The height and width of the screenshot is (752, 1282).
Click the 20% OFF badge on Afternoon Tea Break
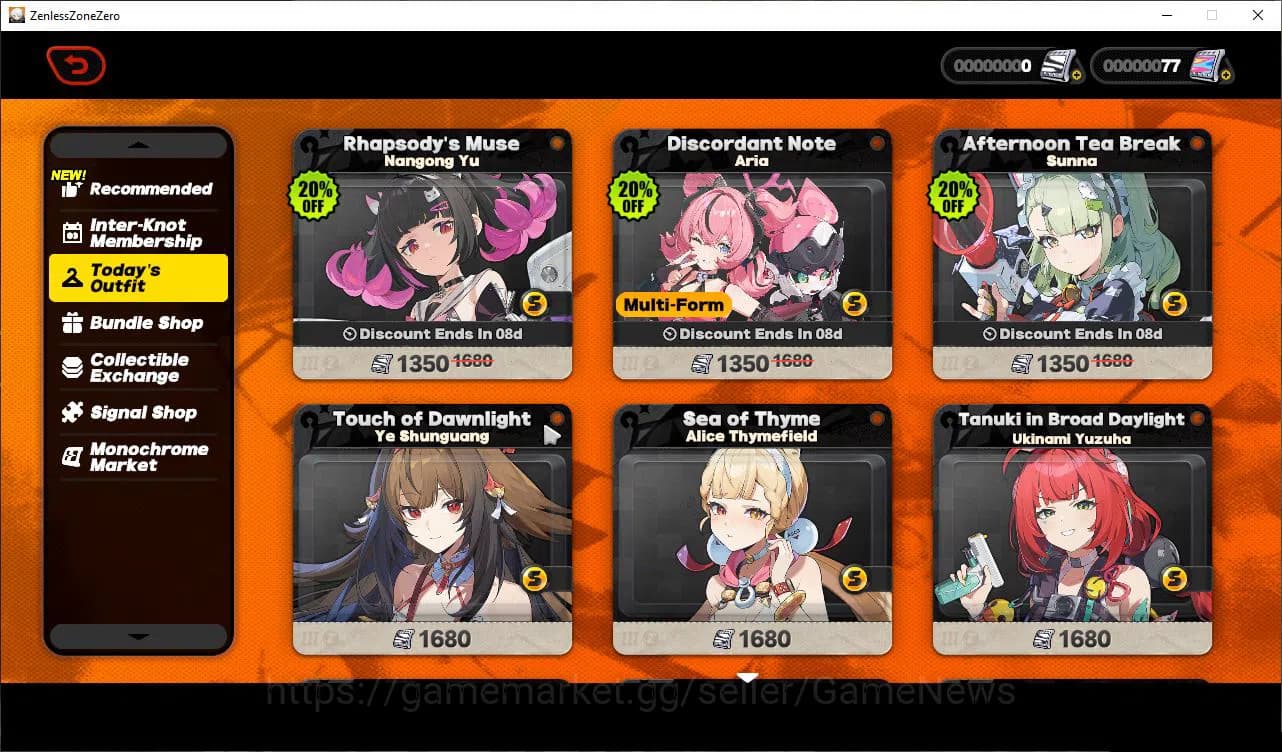tap(956, 196)
